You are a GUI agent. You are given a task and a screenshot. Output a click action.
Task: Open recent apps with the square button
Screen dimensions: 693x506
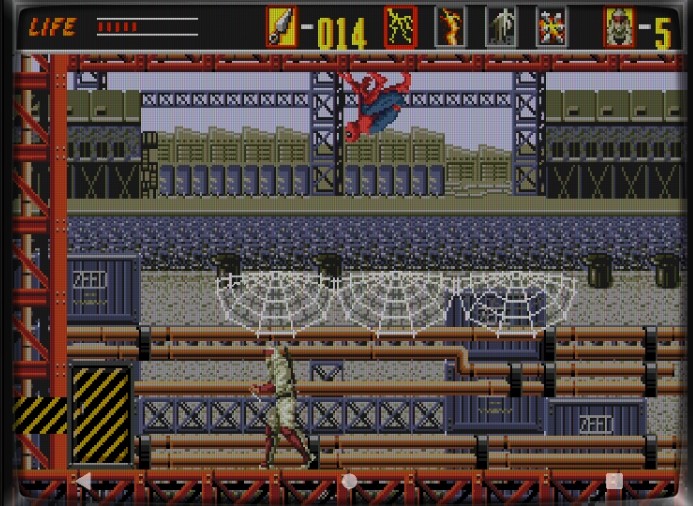click(x=614, y=481)
